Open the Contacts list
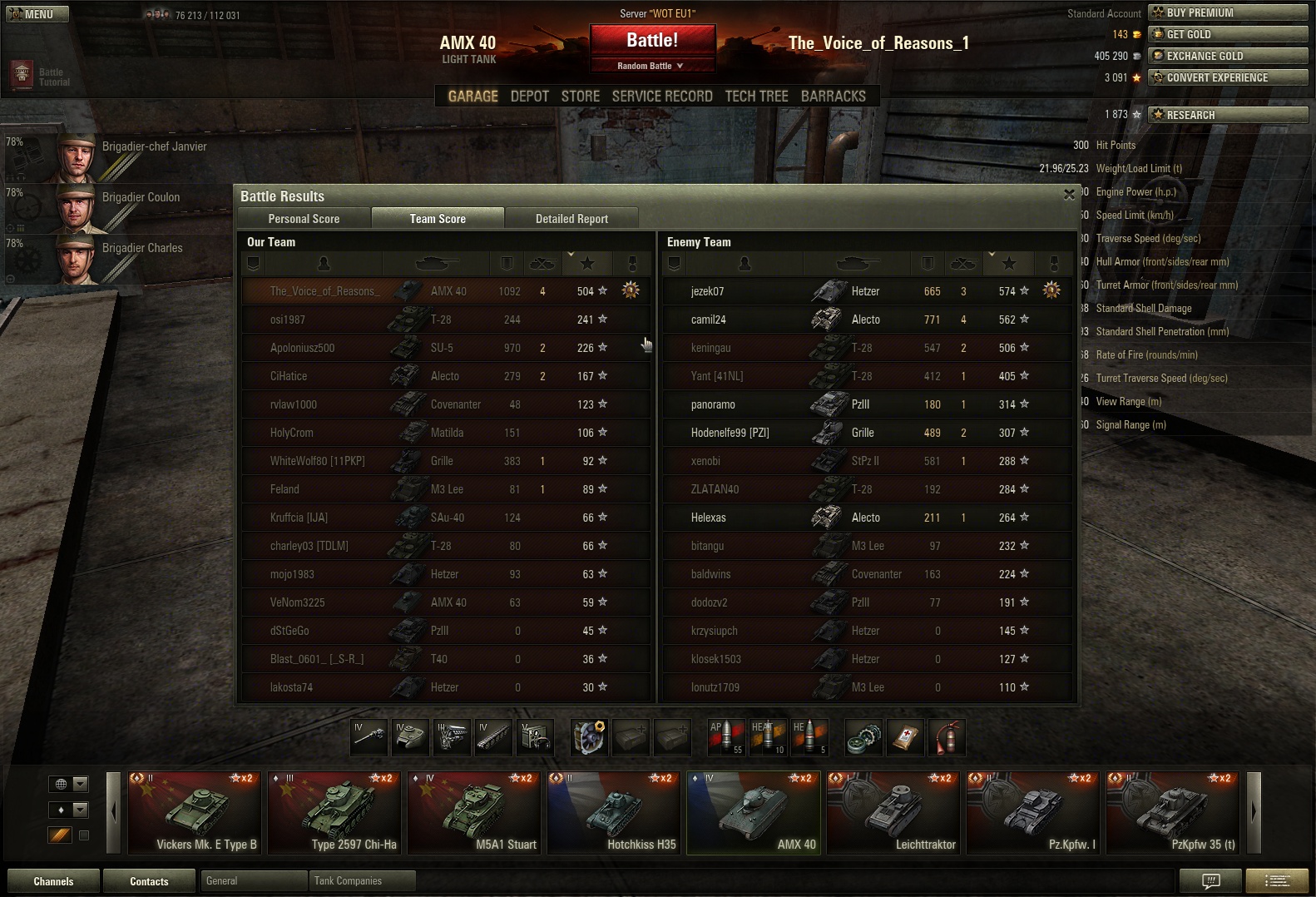1316x897 pixels. (x=149, y=881)
